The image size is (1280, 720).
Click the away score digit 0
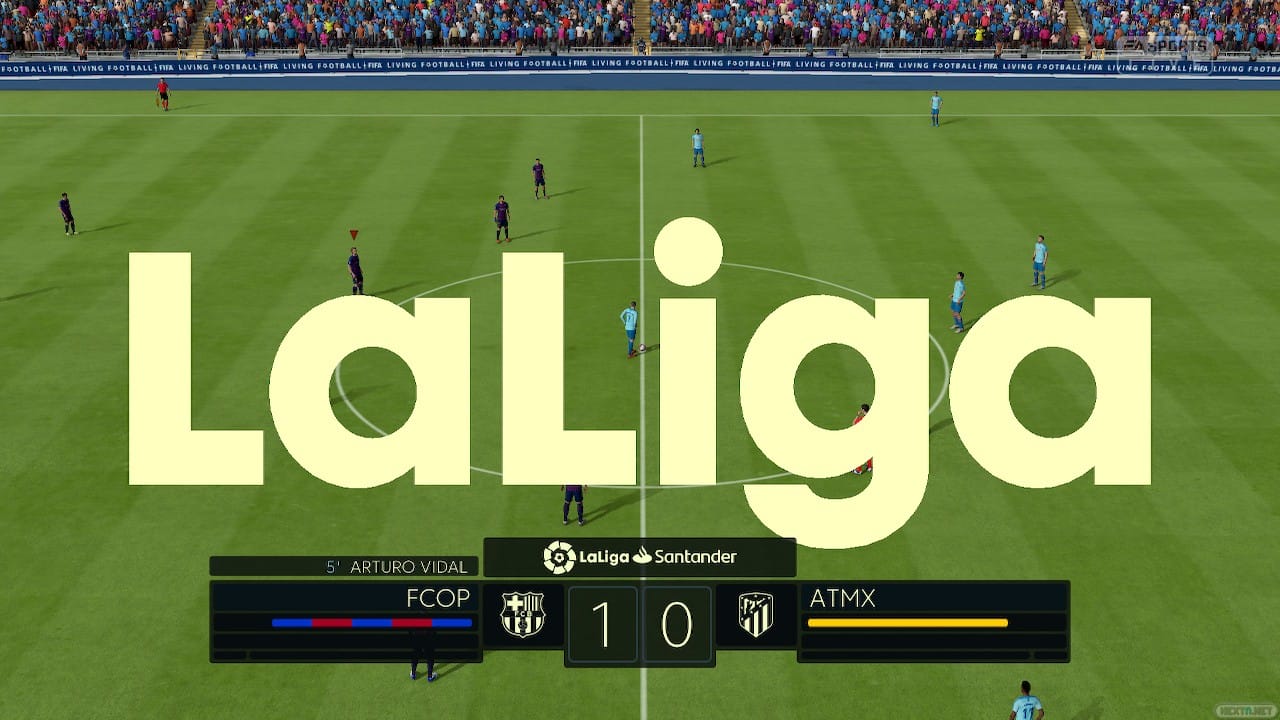pos(678,624)
